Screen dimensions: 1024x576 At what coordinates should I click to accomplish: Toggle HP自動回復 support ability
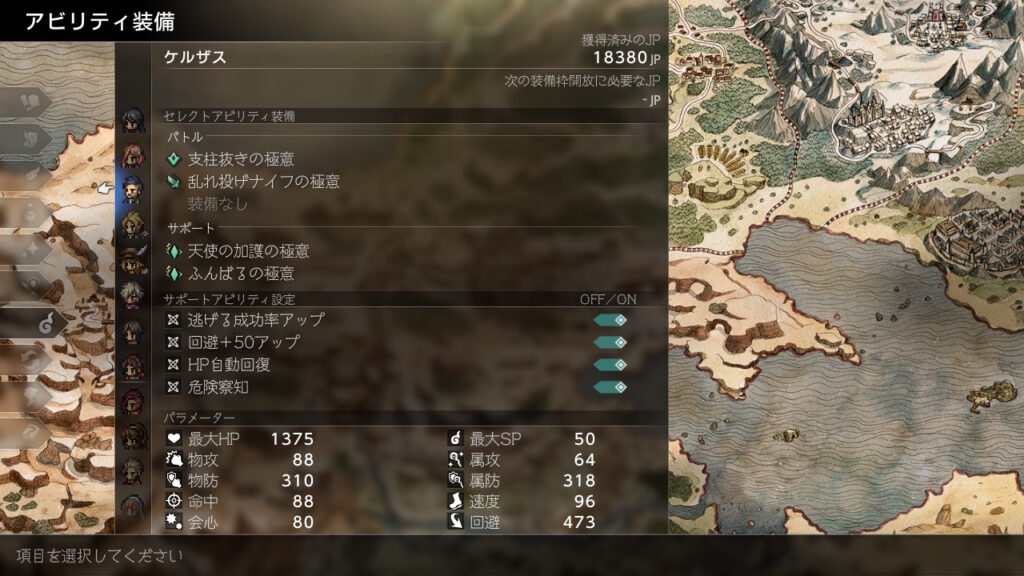[x=610, y=365]
